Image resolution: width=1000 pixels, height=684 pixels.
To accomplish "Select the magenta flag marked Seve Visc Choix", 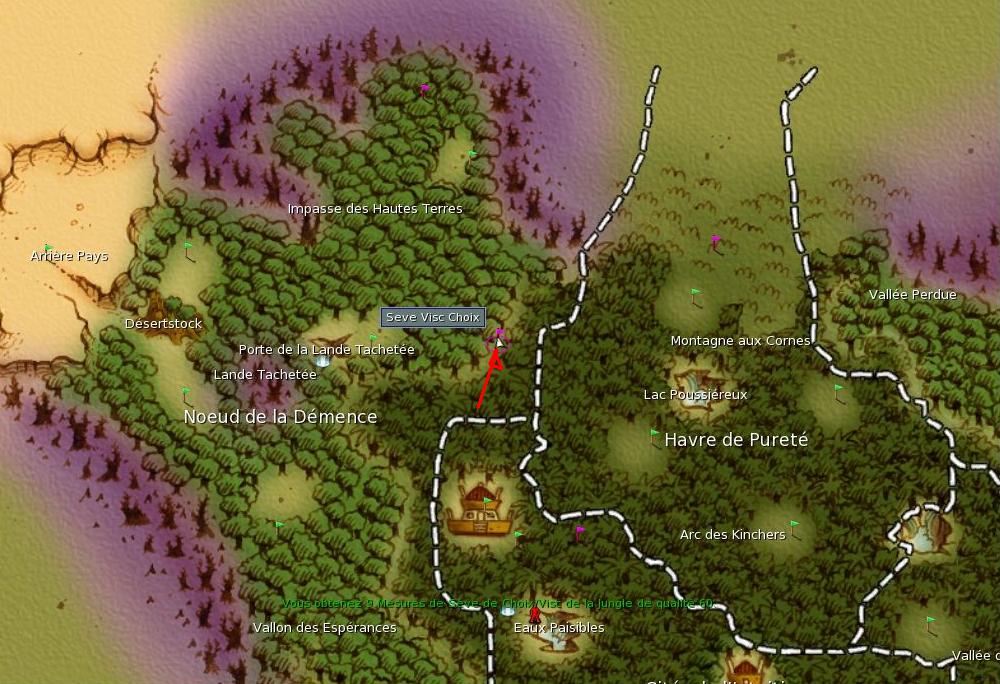I will click(500, 334).
